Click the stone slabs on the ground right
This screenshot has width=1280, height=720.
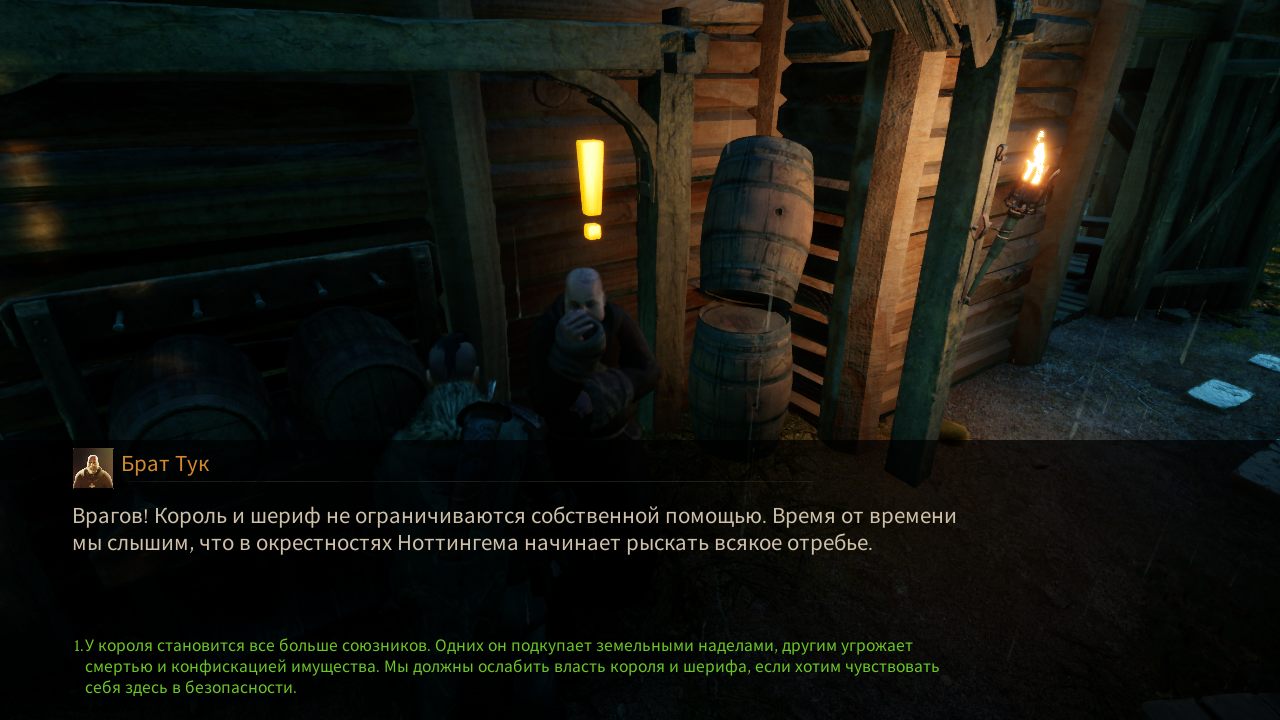(1220, 390)
